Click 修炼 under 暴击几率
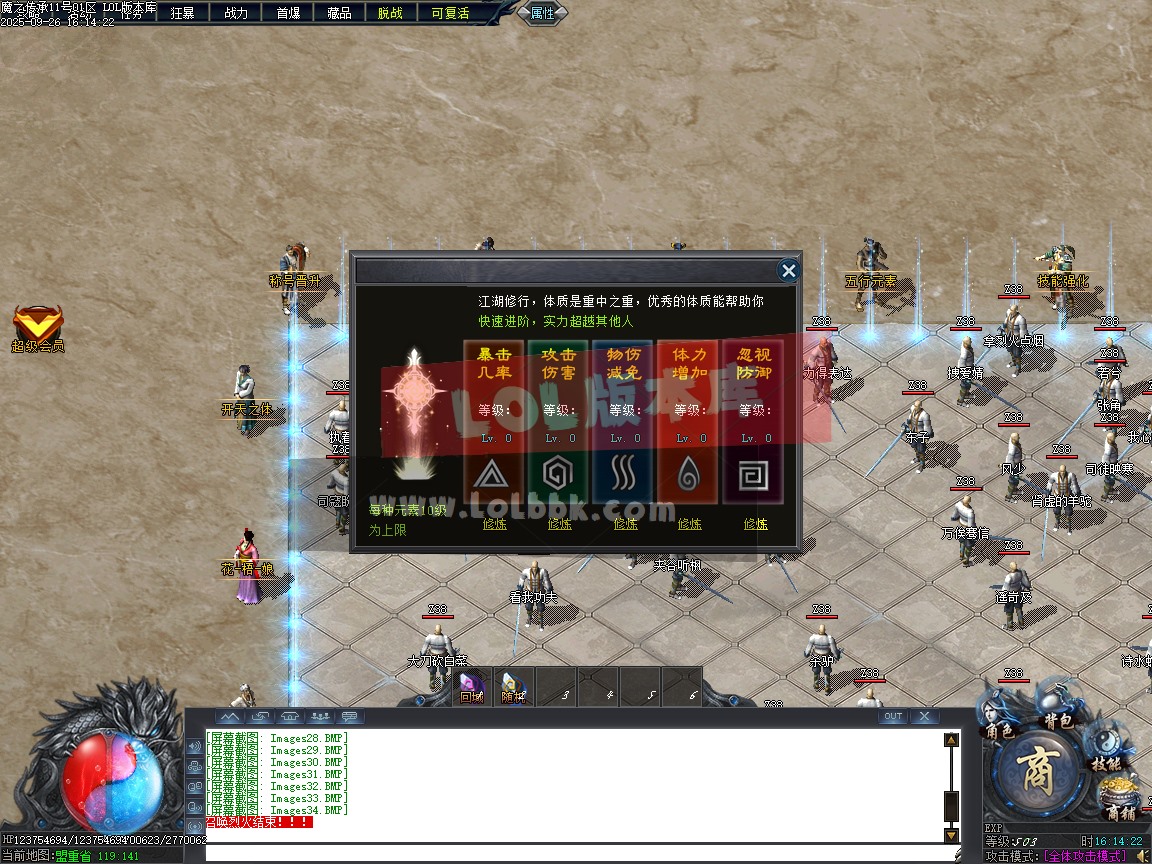Image resolution: width=1152 pixels, height=864 pixels. [495, 523]
